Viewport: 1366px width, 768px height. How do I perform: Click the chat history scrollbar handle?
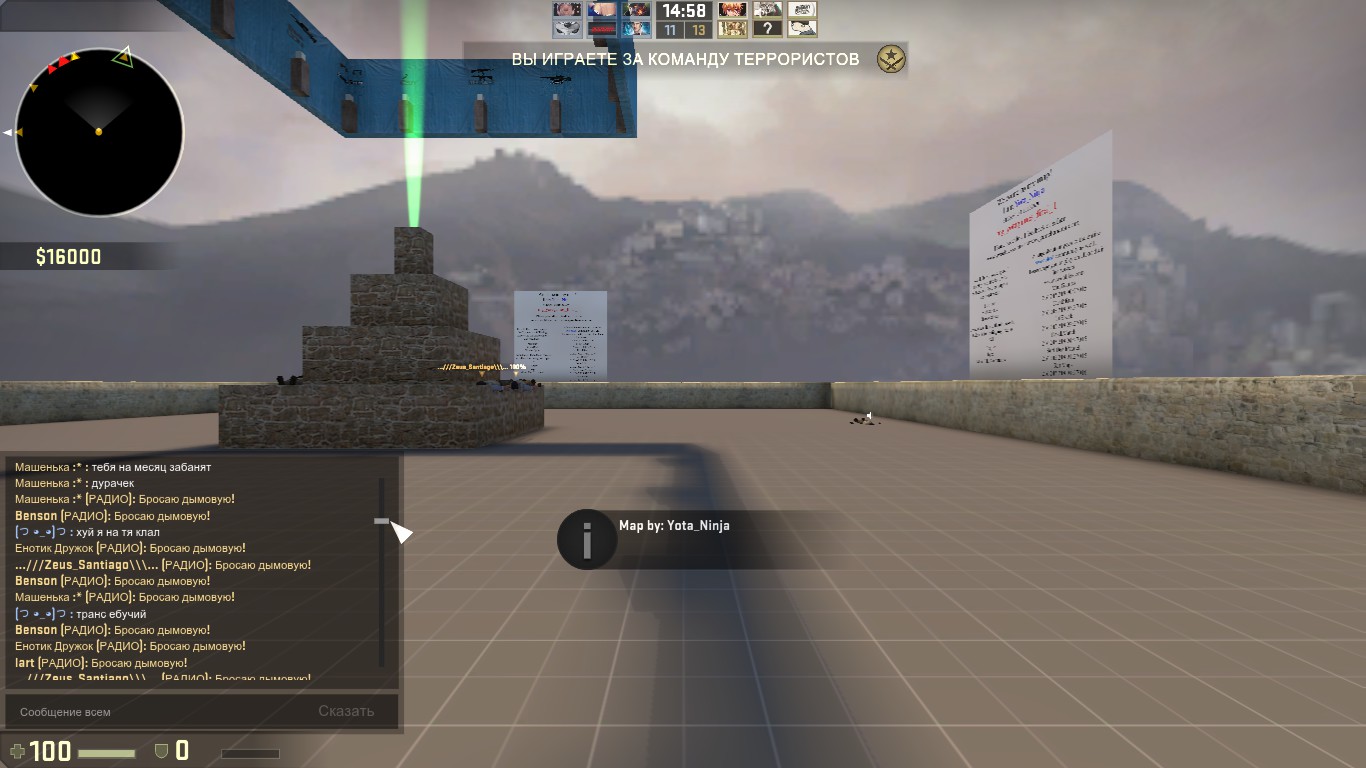(381, 521)
